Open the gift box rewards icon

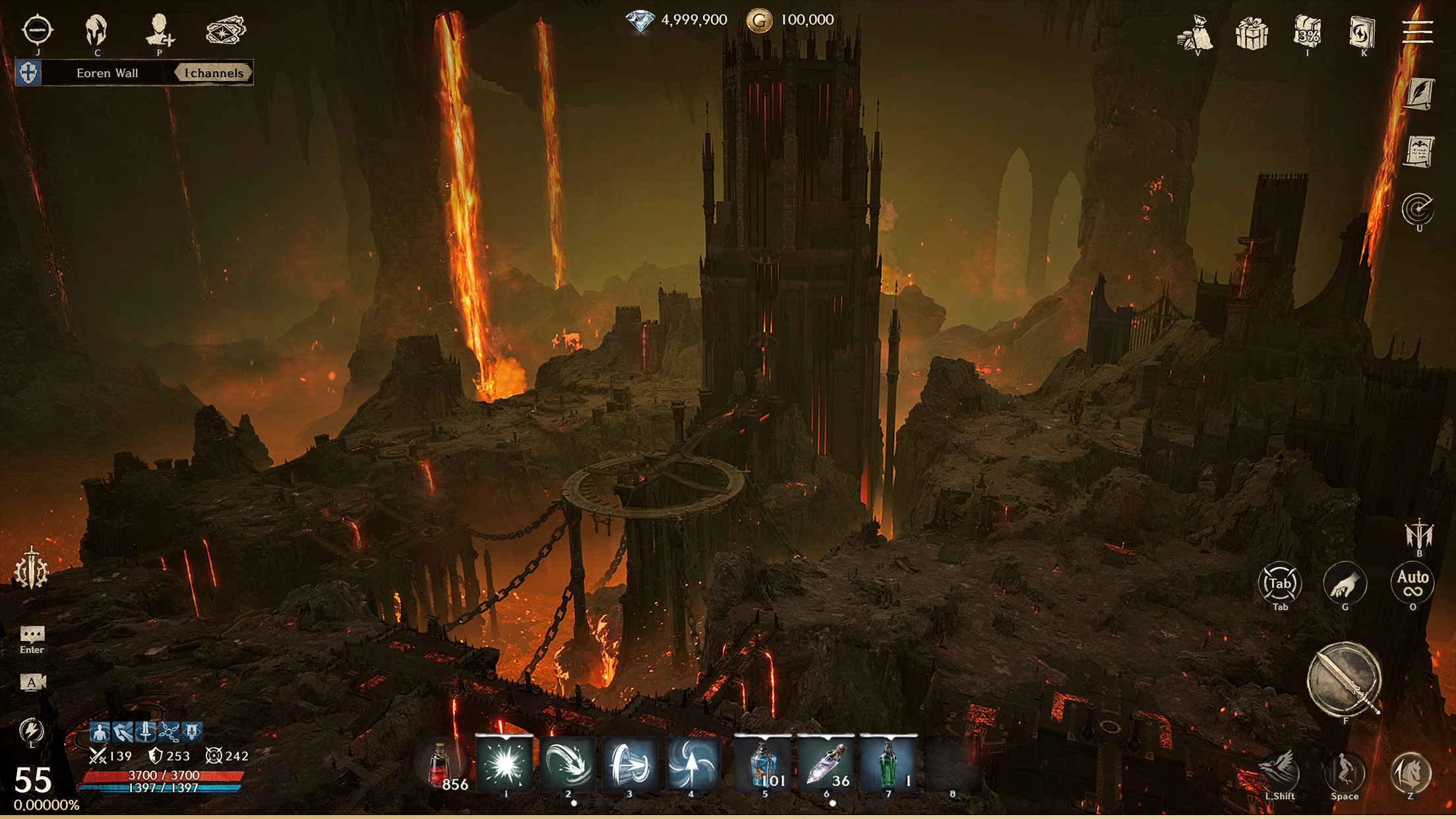(1251, 32)
